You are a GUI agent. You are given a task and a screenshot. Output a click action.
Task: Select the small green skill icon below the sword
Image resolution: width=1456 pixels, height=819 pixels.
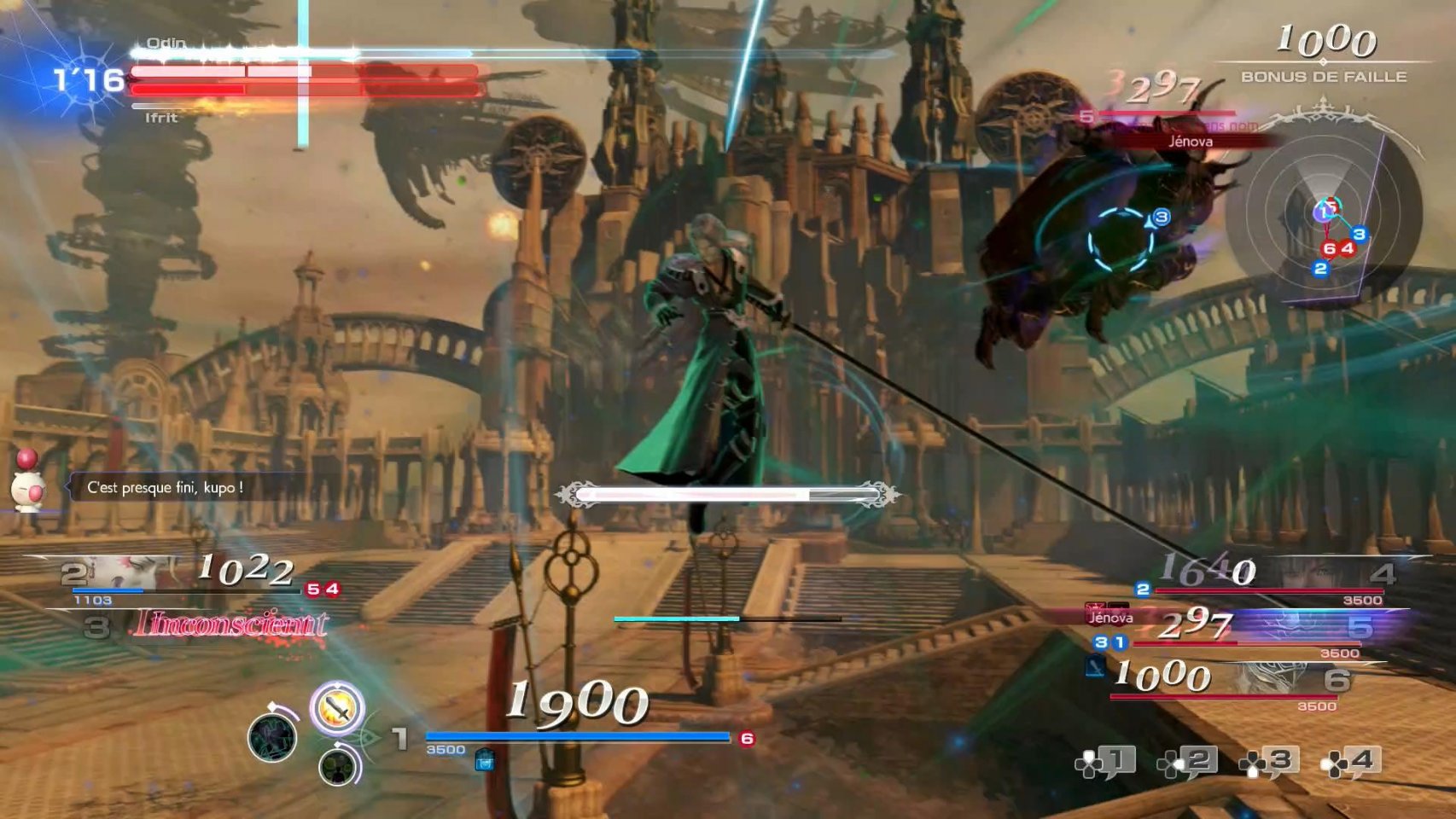coord(339,765)
